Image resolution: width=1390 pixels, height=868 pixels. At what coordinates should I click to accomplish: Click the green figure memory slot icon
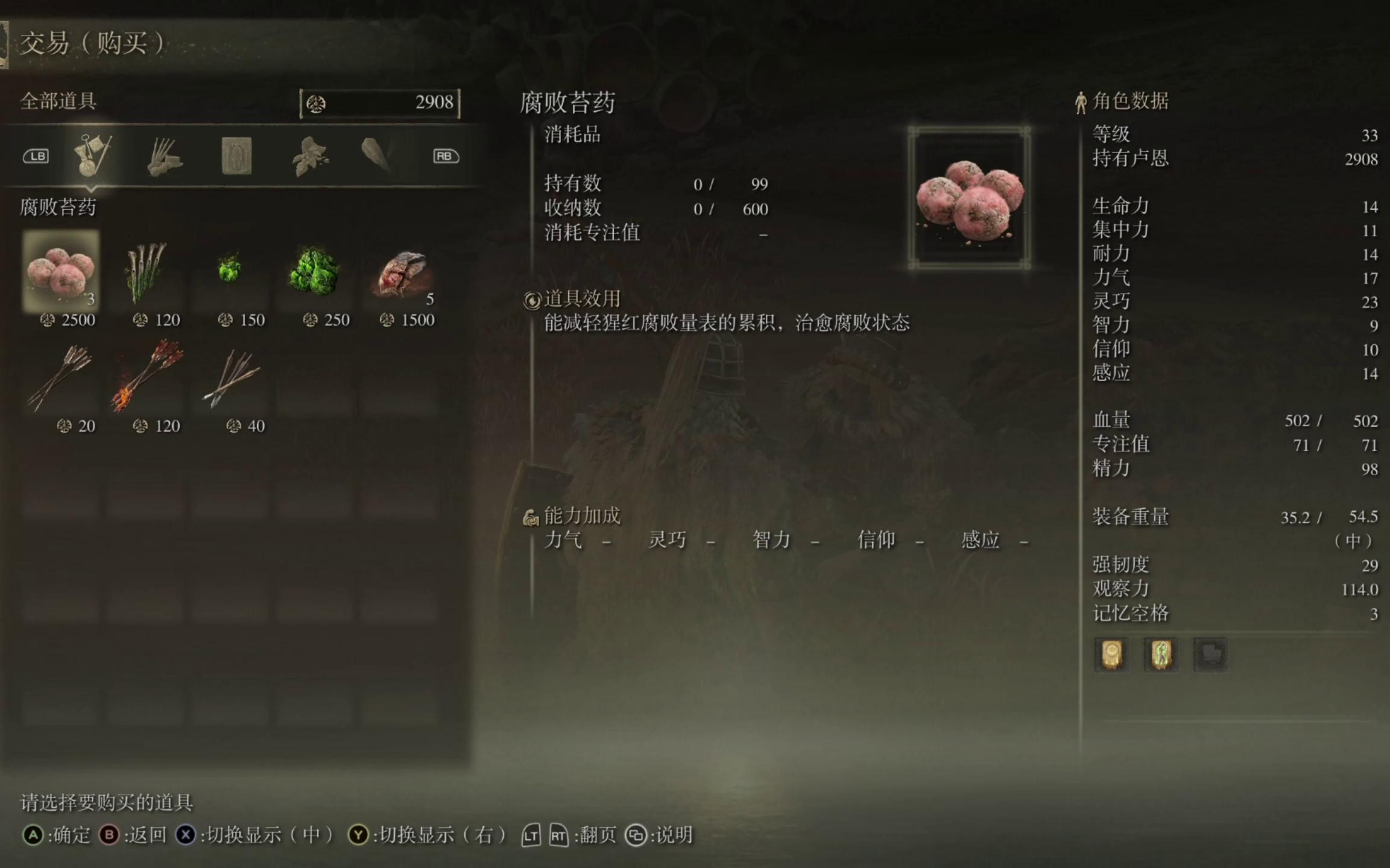(x=1161, y=654)
